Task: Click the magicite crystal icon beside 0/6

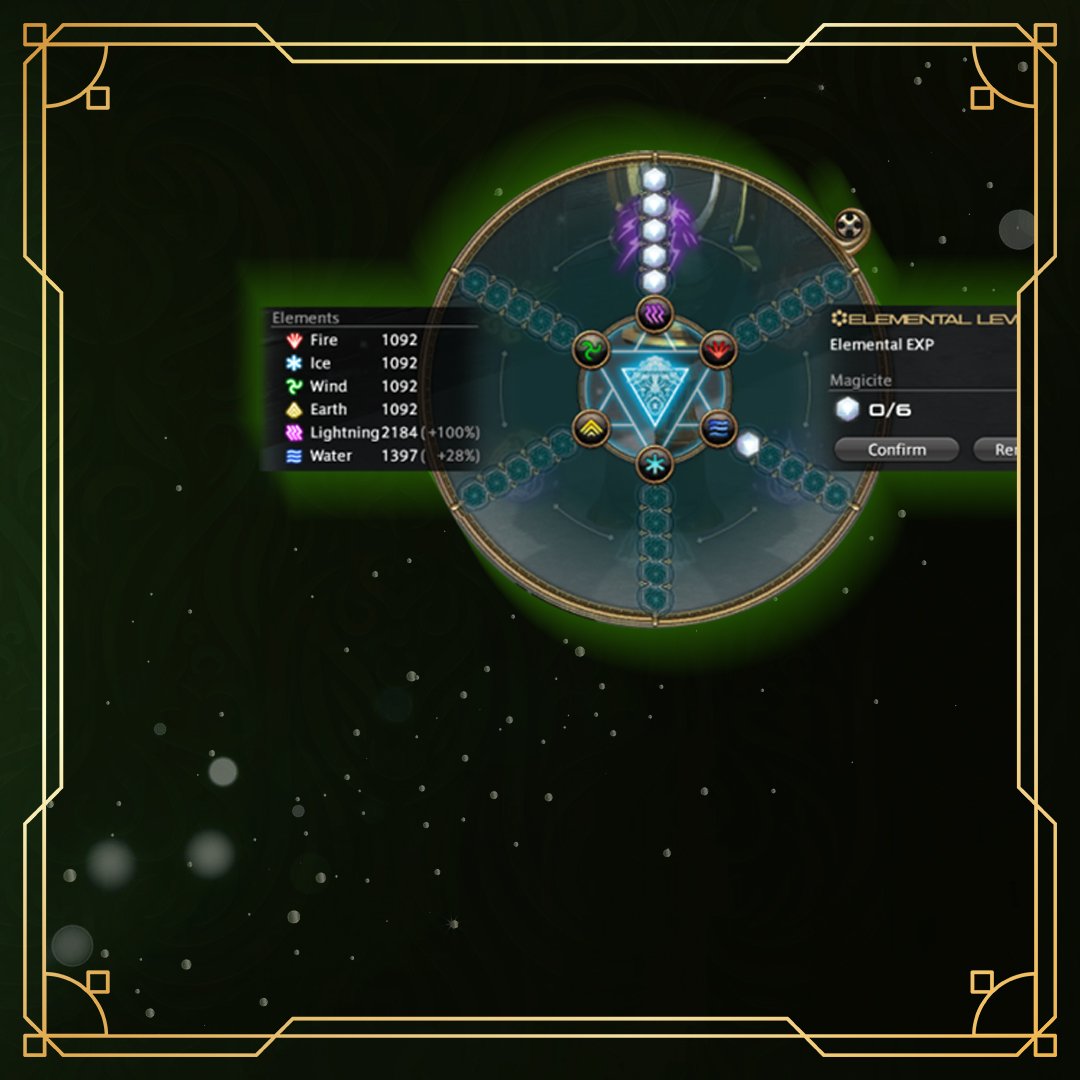Action: 847,410
